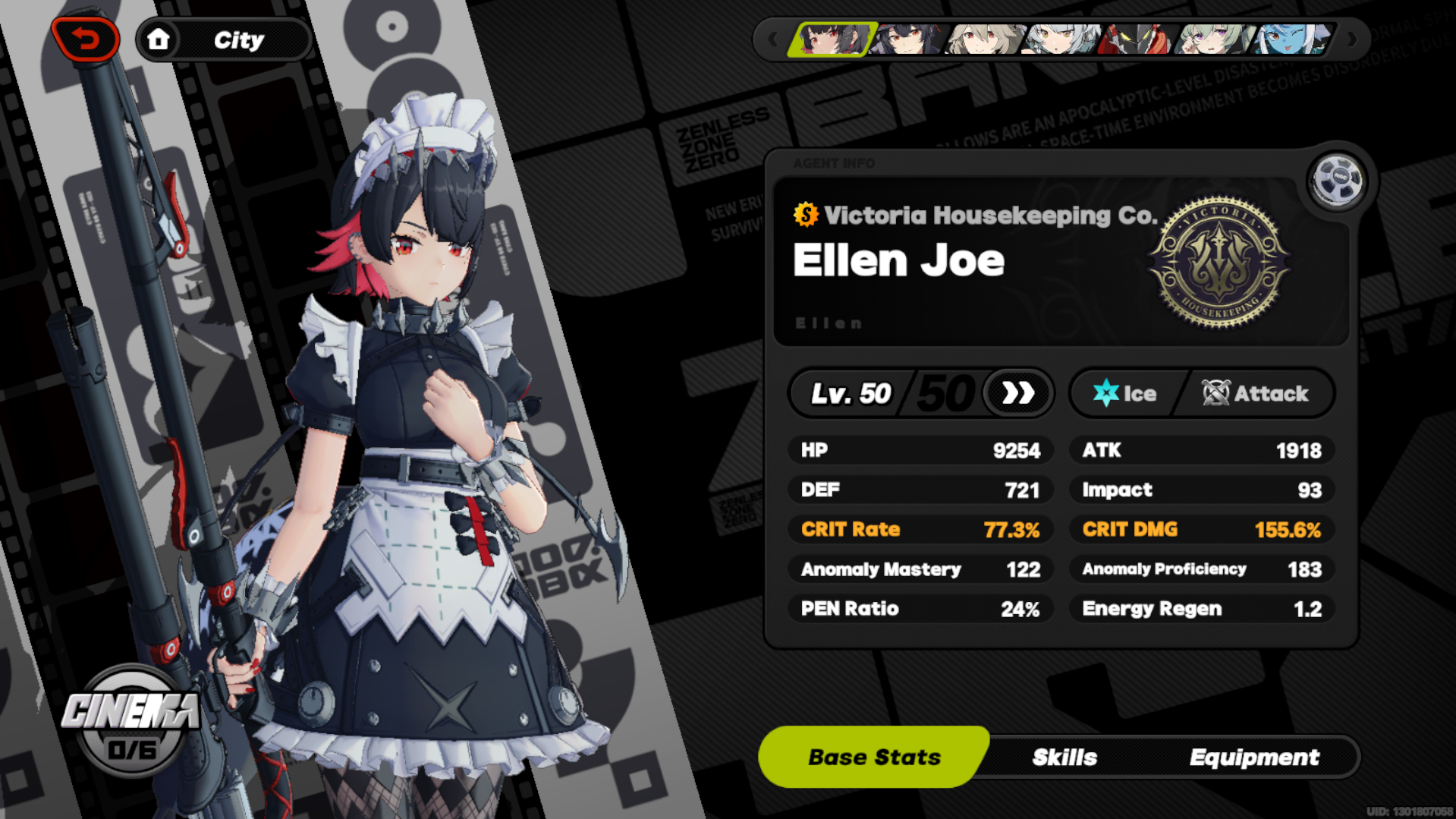The height and width of the screenshot is (819, 1456).
Task: Expand the level-up double arrow next to Lv. 50
Action: (1017, 393)
